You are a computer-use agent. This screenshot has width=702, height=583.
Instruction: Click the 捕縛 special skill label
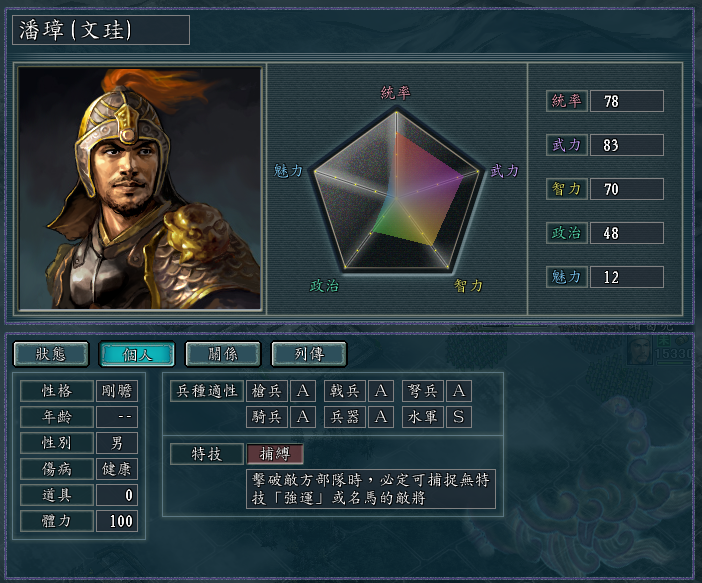[x=274, y=453]
